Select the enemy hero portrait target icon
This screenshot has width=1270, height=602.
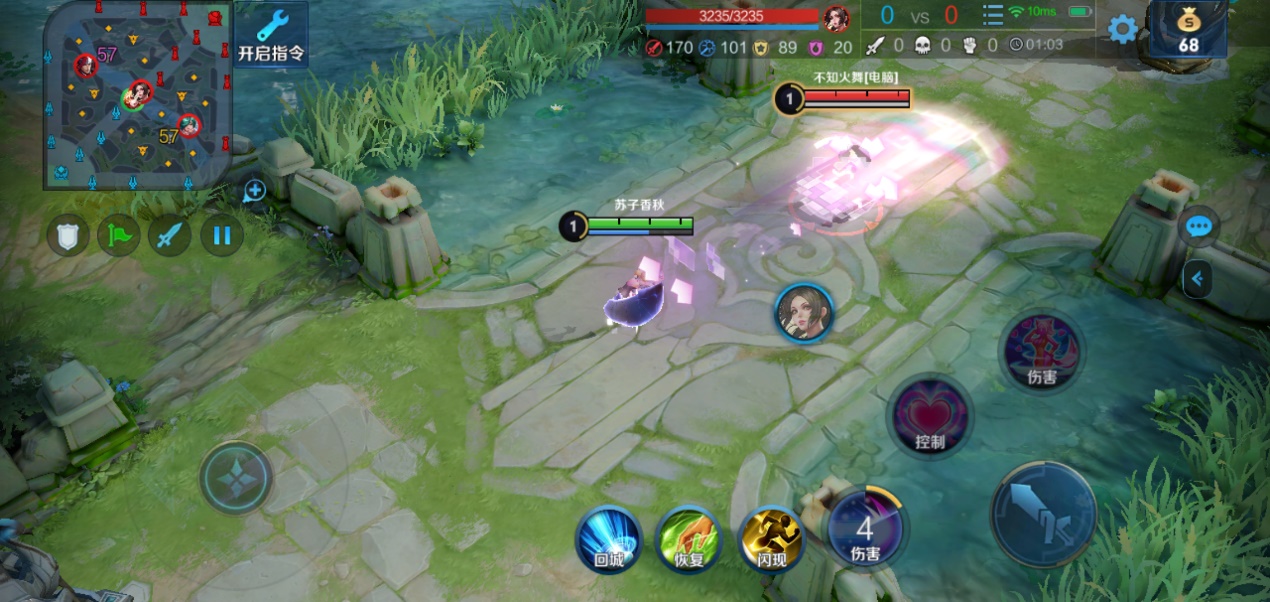pyautogui.click(x=804, y=313)
